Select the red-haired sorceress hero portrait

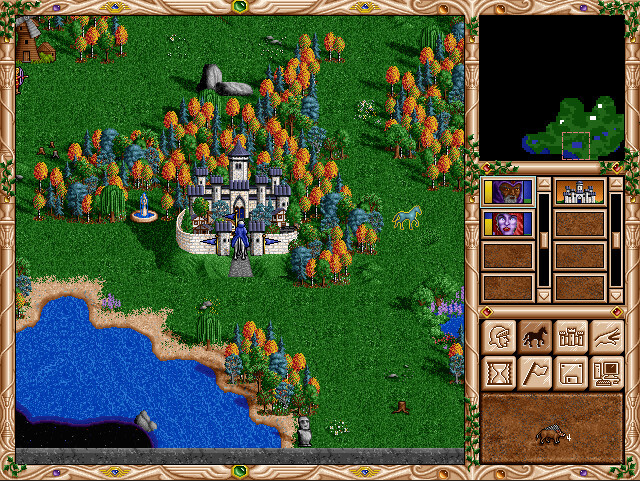click(x=507, y=223)
